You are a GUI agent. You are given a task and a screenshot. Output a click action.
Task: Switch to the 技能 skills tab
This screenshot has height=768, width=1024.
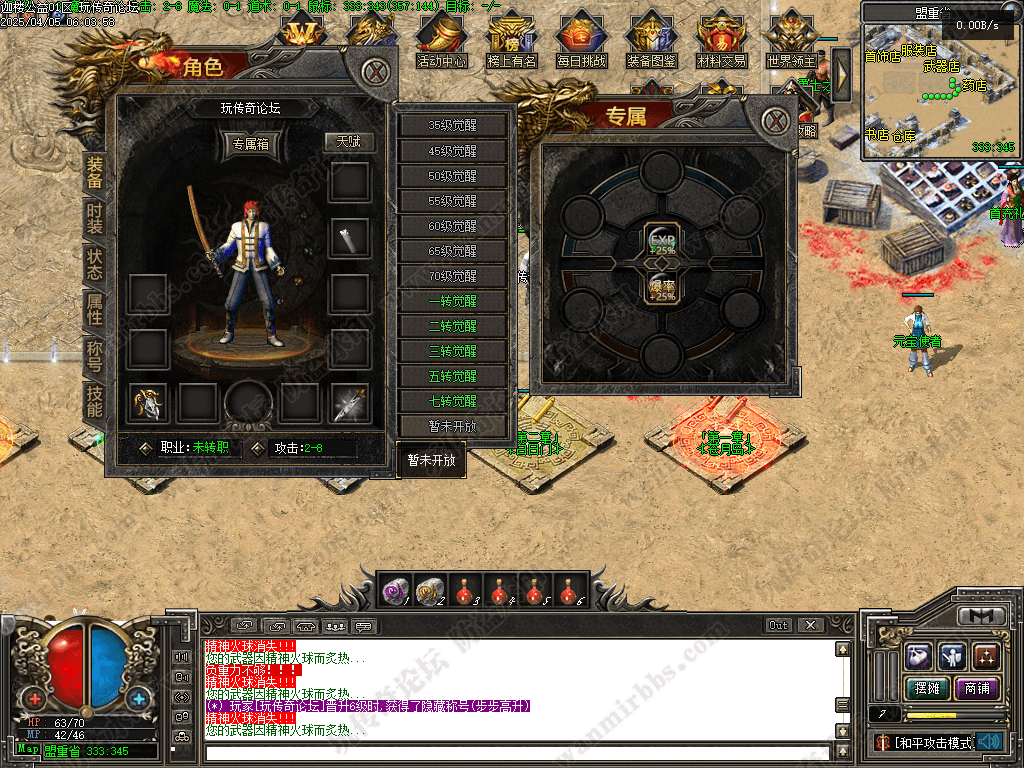[x=94, y=400]
